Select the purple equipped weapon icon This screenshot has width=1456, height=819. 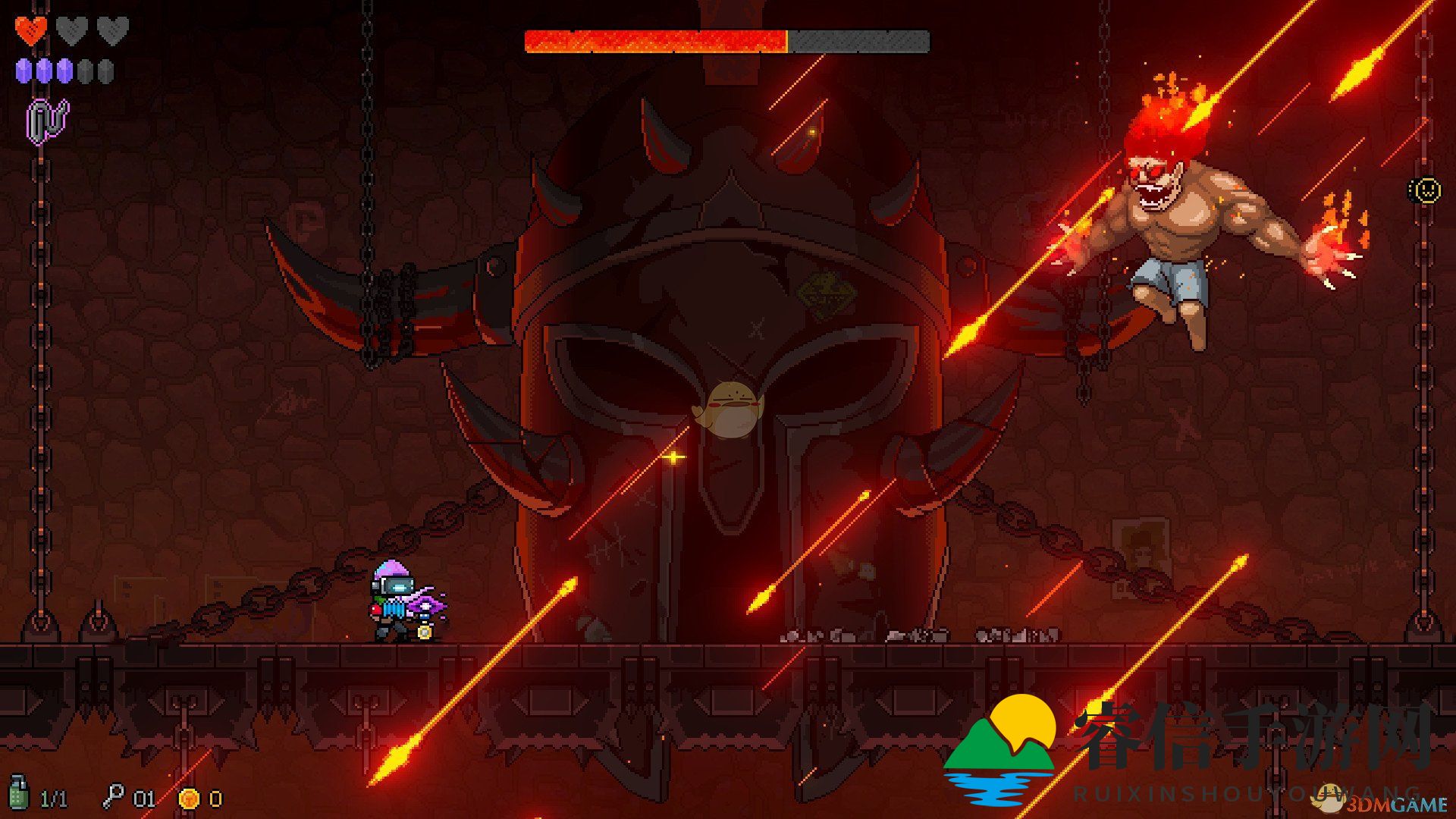click(x=48, y=121)
